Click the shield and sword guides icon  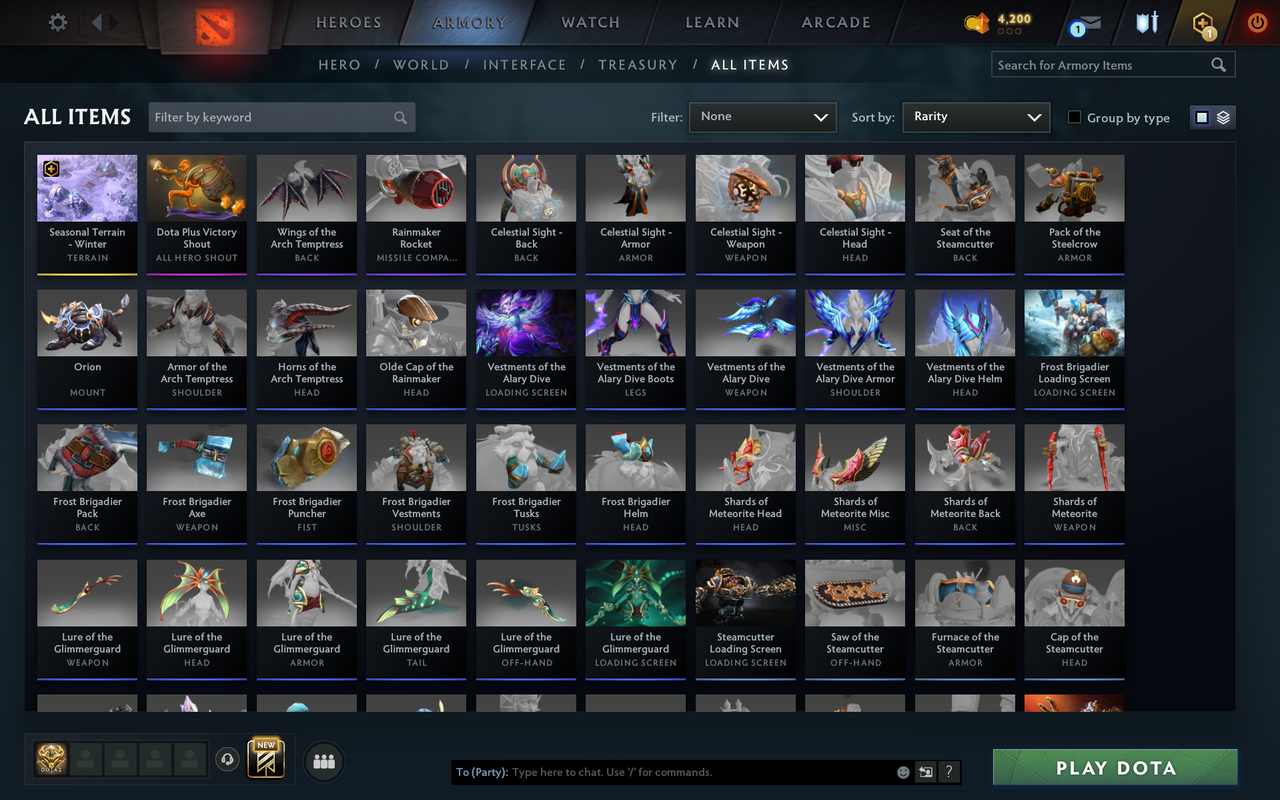point(1146,23)
